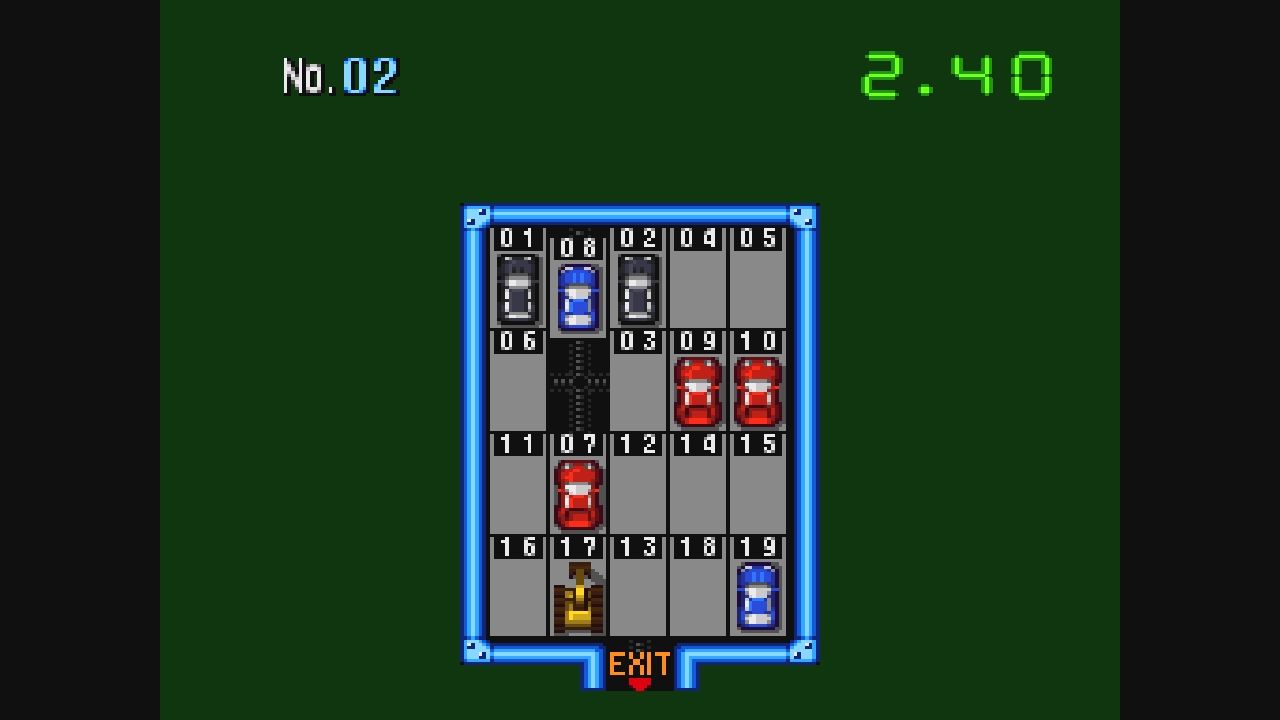Select the blue car parked in space 08
The image size is (1280, 720).
pos(577,295)
